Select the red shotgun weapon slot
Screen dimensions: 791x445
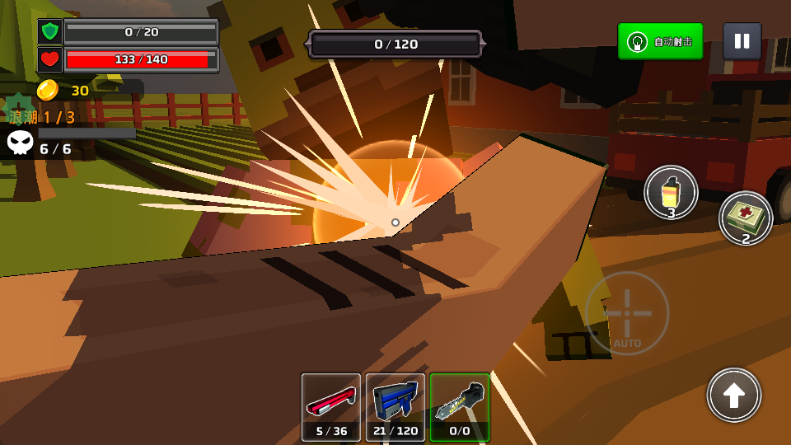[x=331, y=407]
